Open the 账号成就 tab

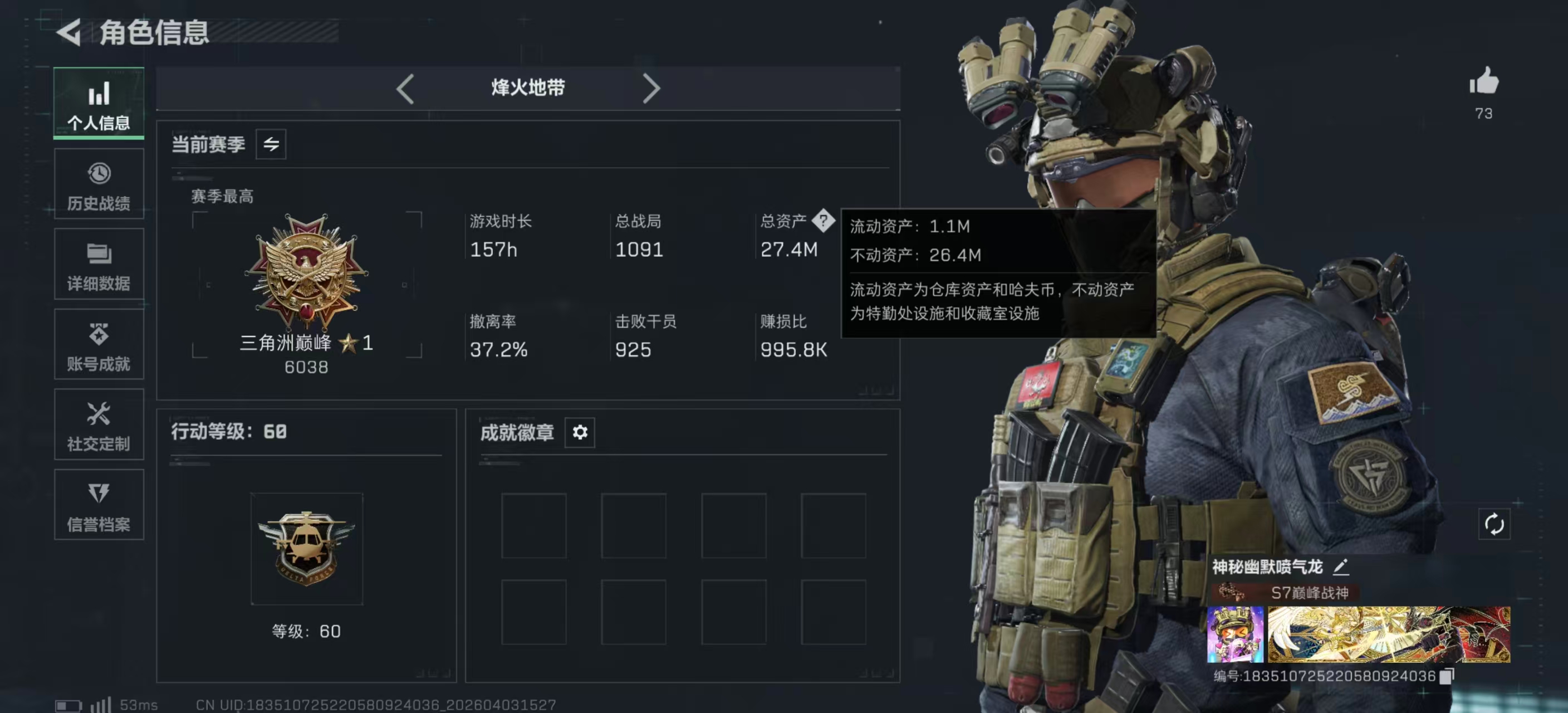pos(99,345)
